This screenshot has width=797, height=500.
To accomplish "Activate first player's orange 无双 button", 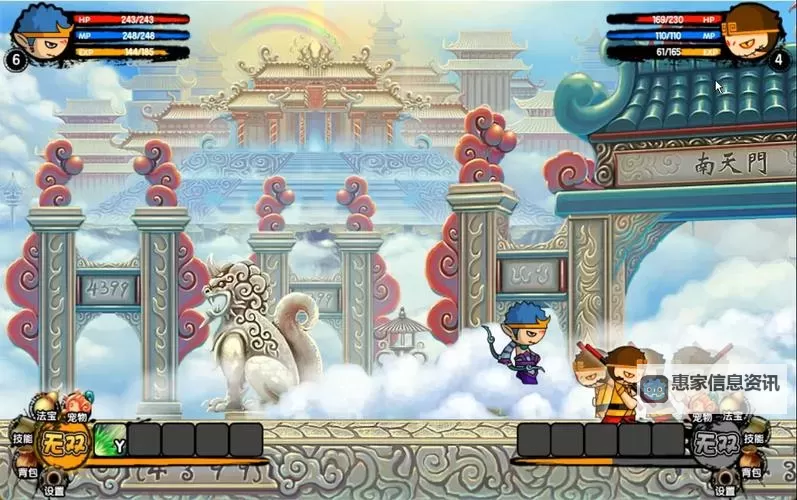I will [63, 444].
